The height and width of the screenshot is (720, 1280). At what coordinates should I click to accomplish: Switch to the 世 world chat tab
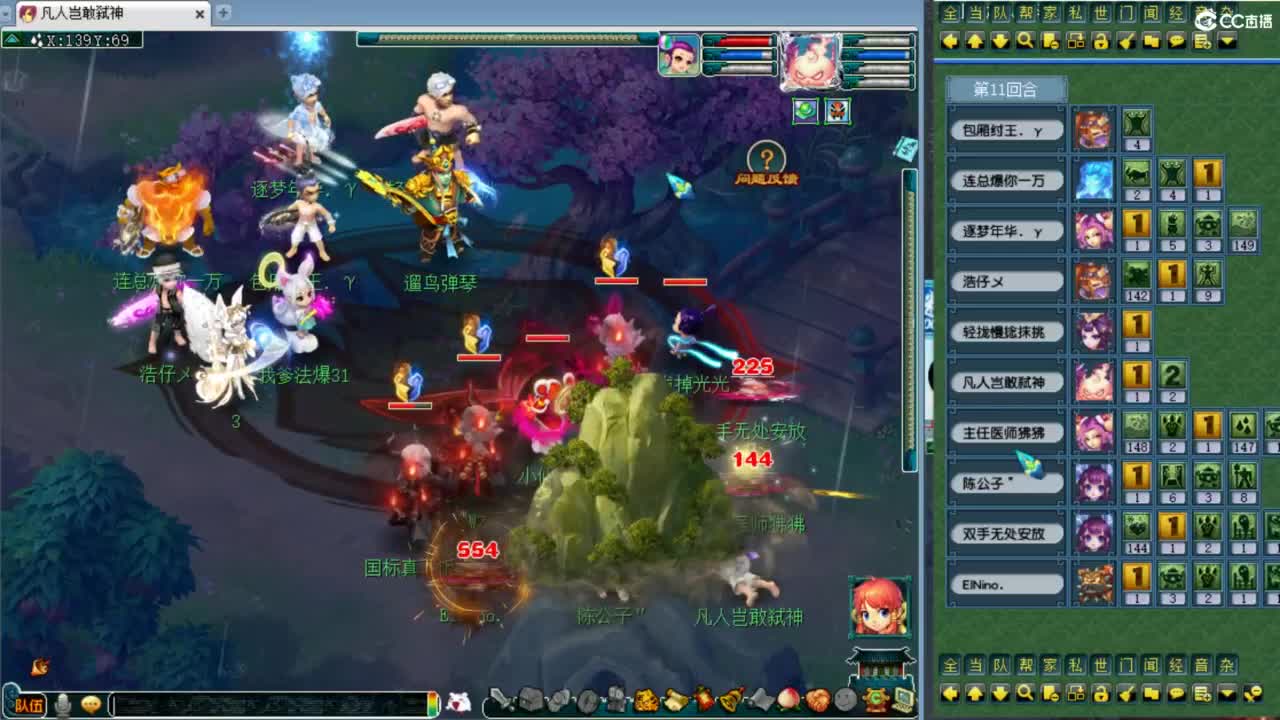click(x=1098, y=12)
